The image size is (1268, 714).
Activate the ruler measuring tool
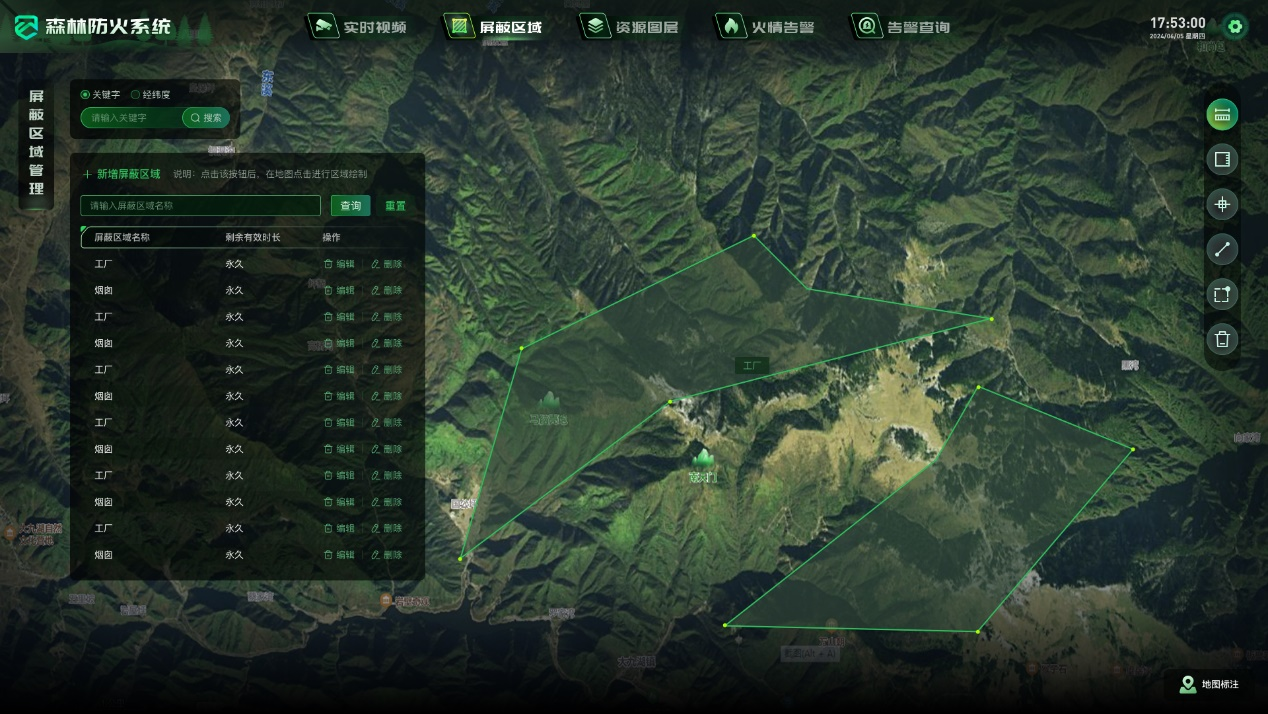1221,115
